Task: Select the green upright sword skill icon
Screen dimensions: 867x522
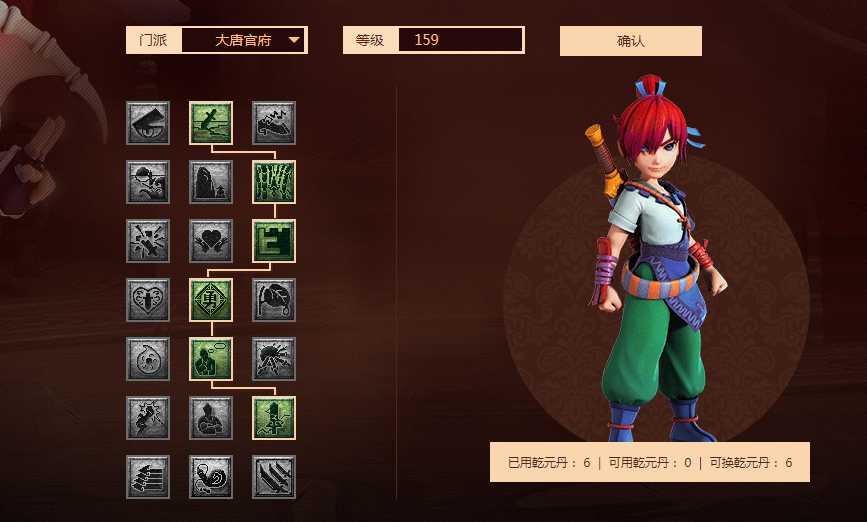Action: pos(273,418)
